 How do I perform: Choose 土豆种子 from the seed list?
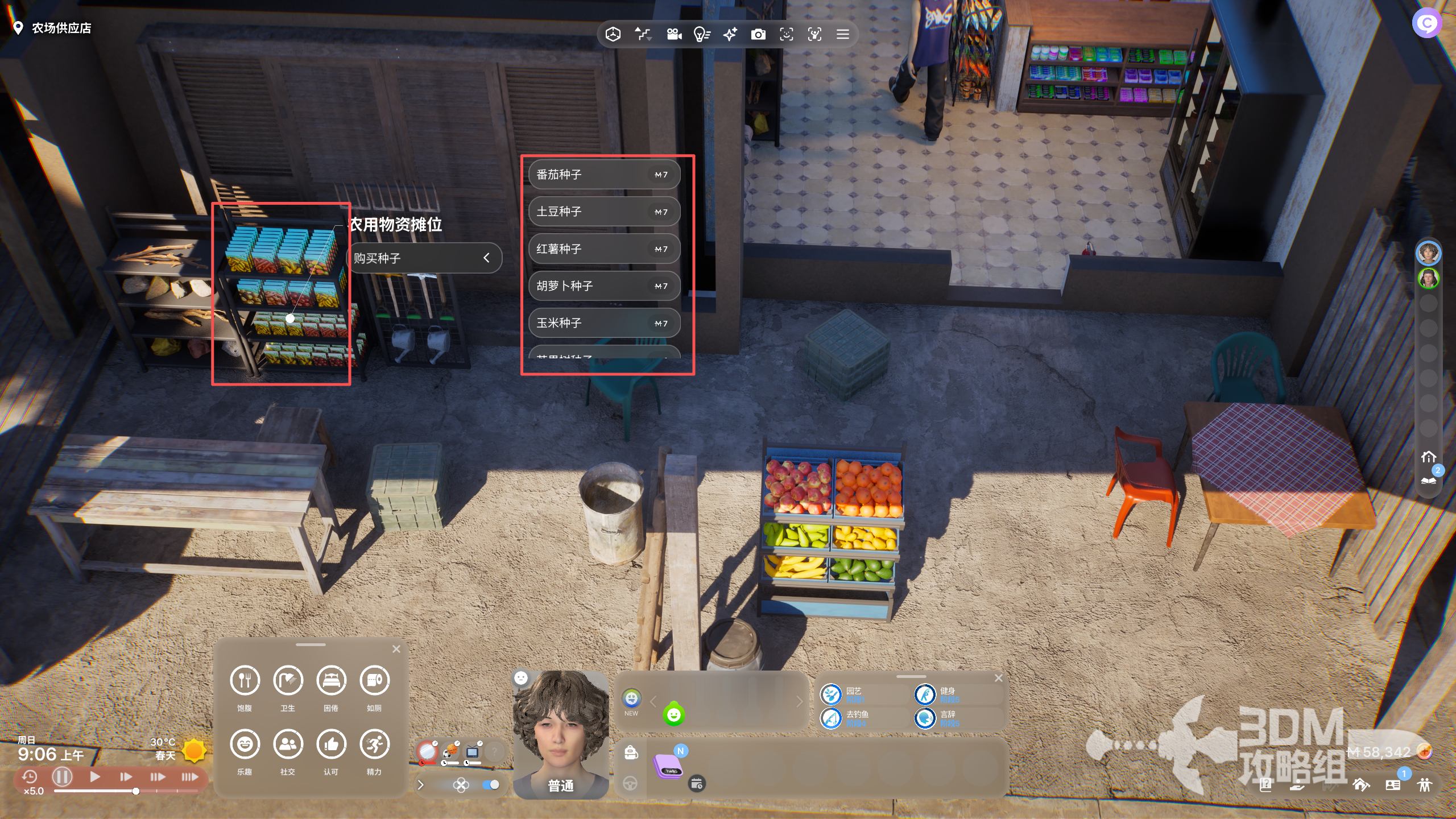pyautogui.click(x=604, y=212)
